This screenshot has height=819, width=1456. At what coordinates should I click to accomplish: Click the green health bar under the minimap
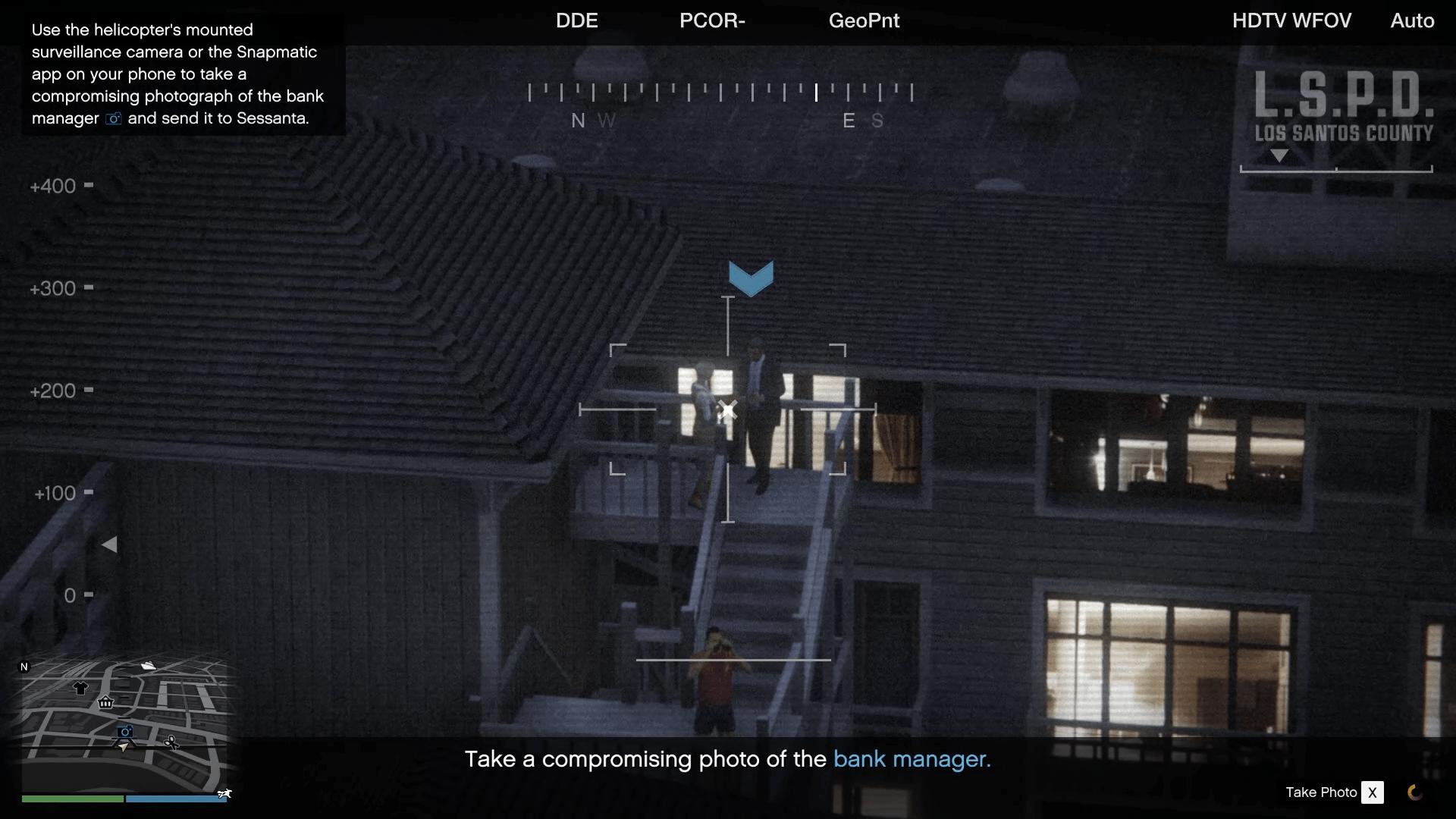72,799
